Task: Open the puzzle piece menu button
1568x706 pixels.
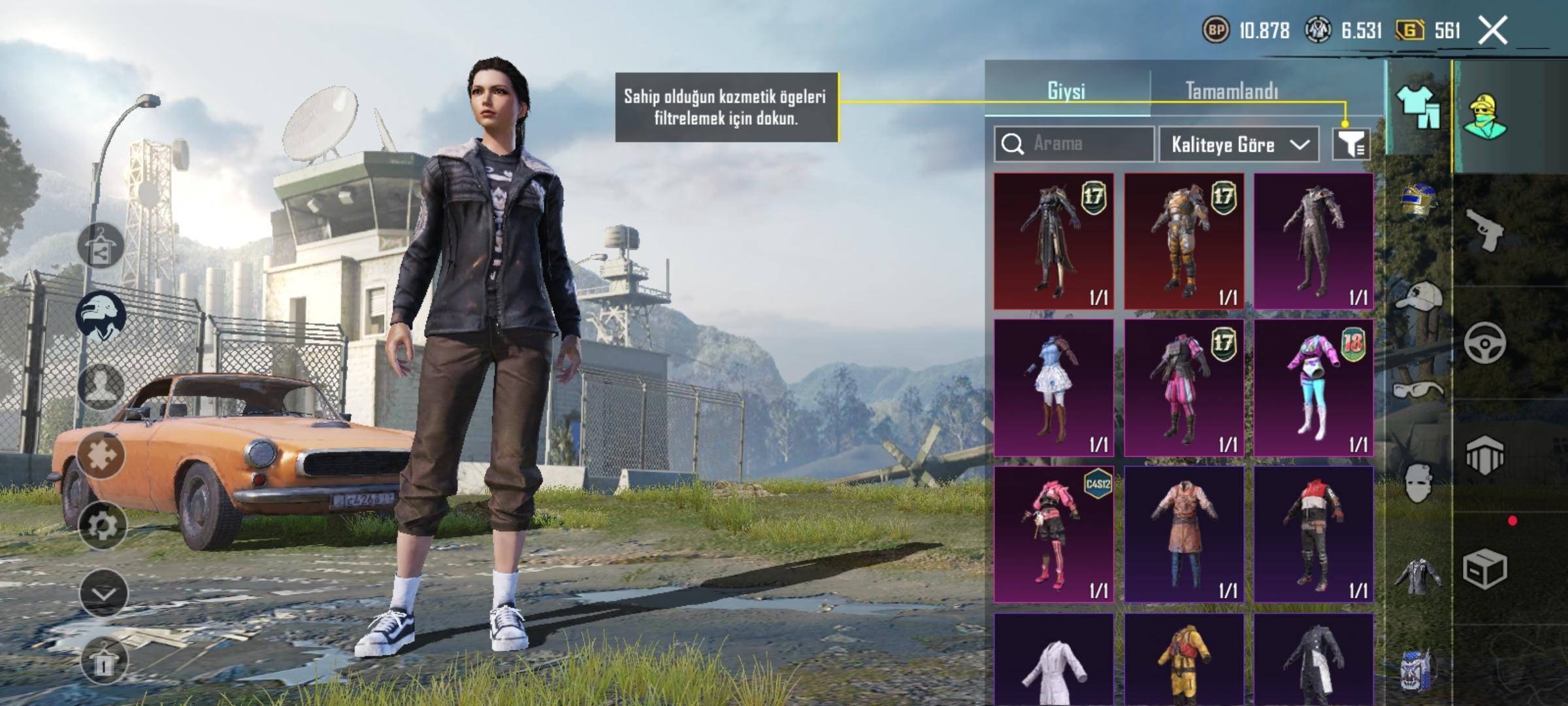Action: (101, 455)
